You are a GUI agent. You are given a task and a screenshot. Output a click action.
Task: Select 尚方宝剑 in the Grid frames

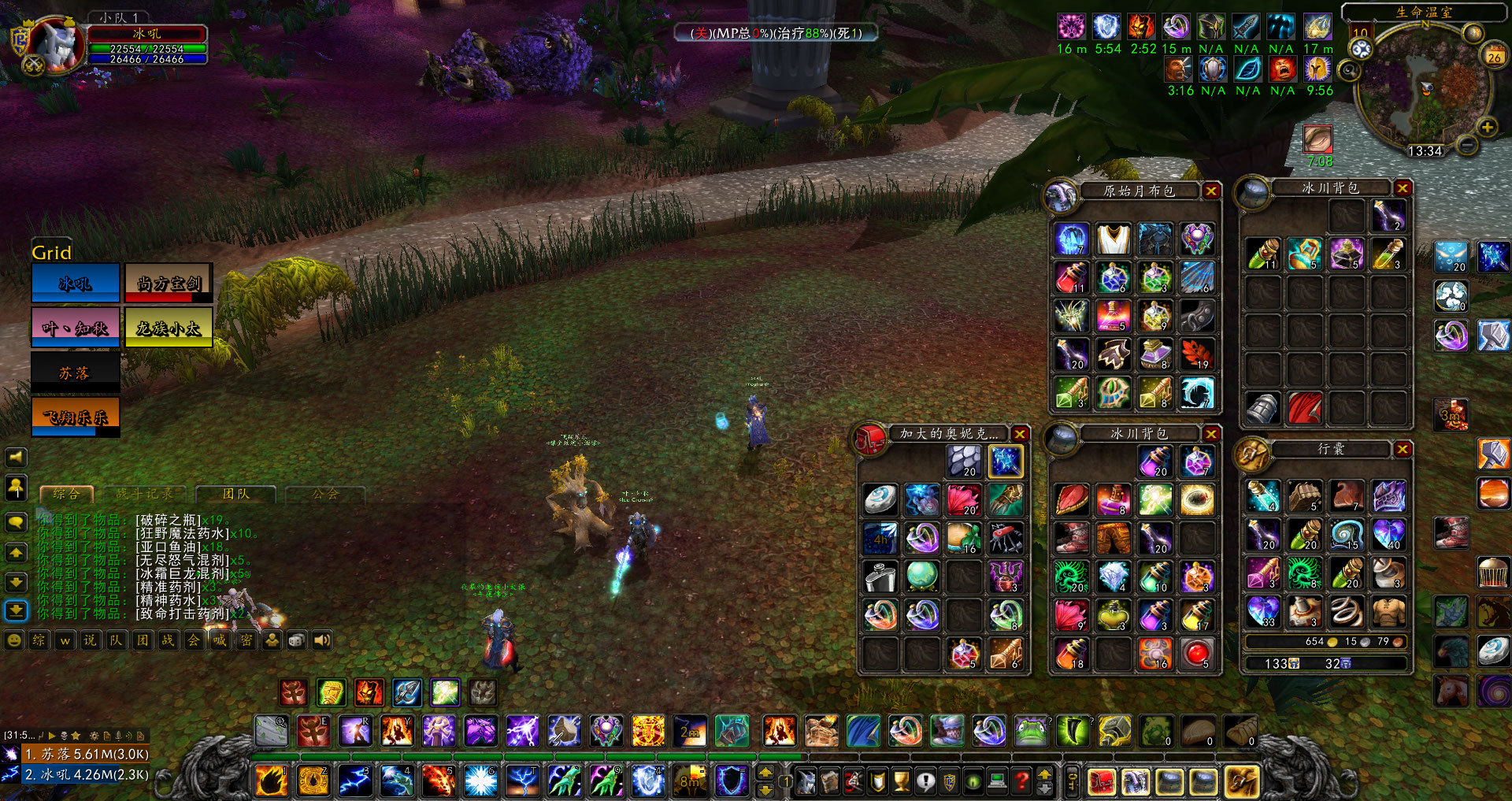point(169,284)
